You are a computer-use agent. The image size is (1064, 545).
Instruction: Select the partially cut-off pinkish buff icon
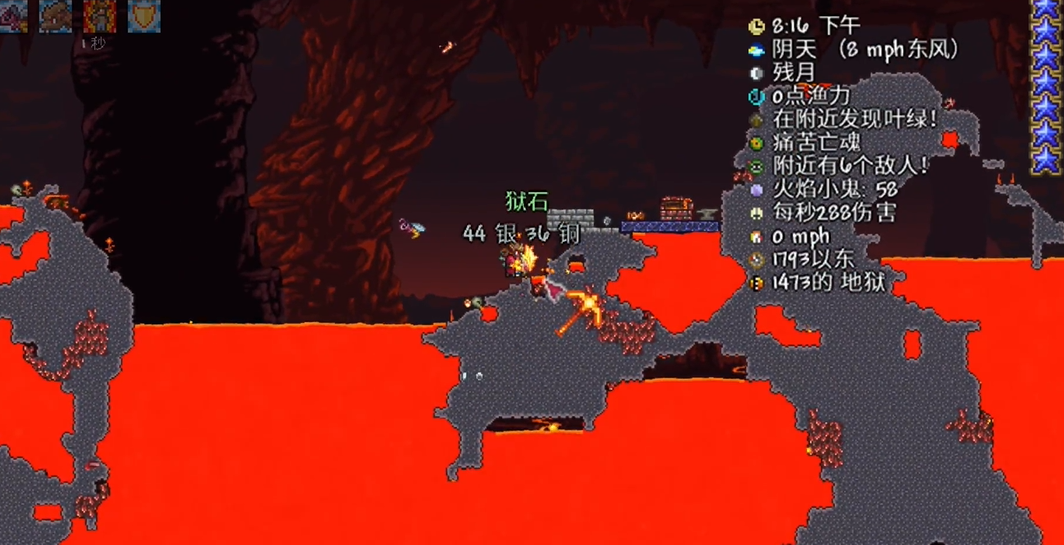(x=13, y=15)
